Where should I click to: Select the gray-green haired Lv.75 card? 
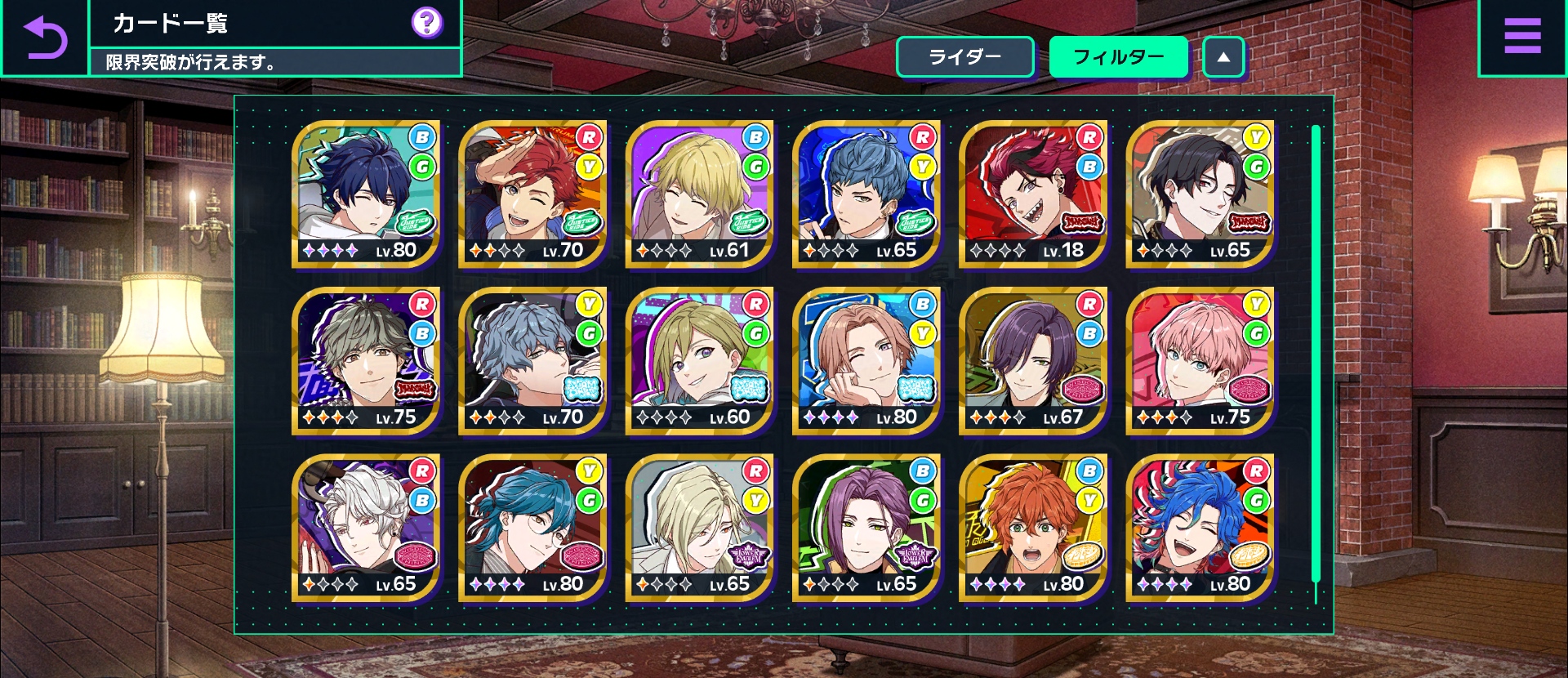[x=366, y=361]
